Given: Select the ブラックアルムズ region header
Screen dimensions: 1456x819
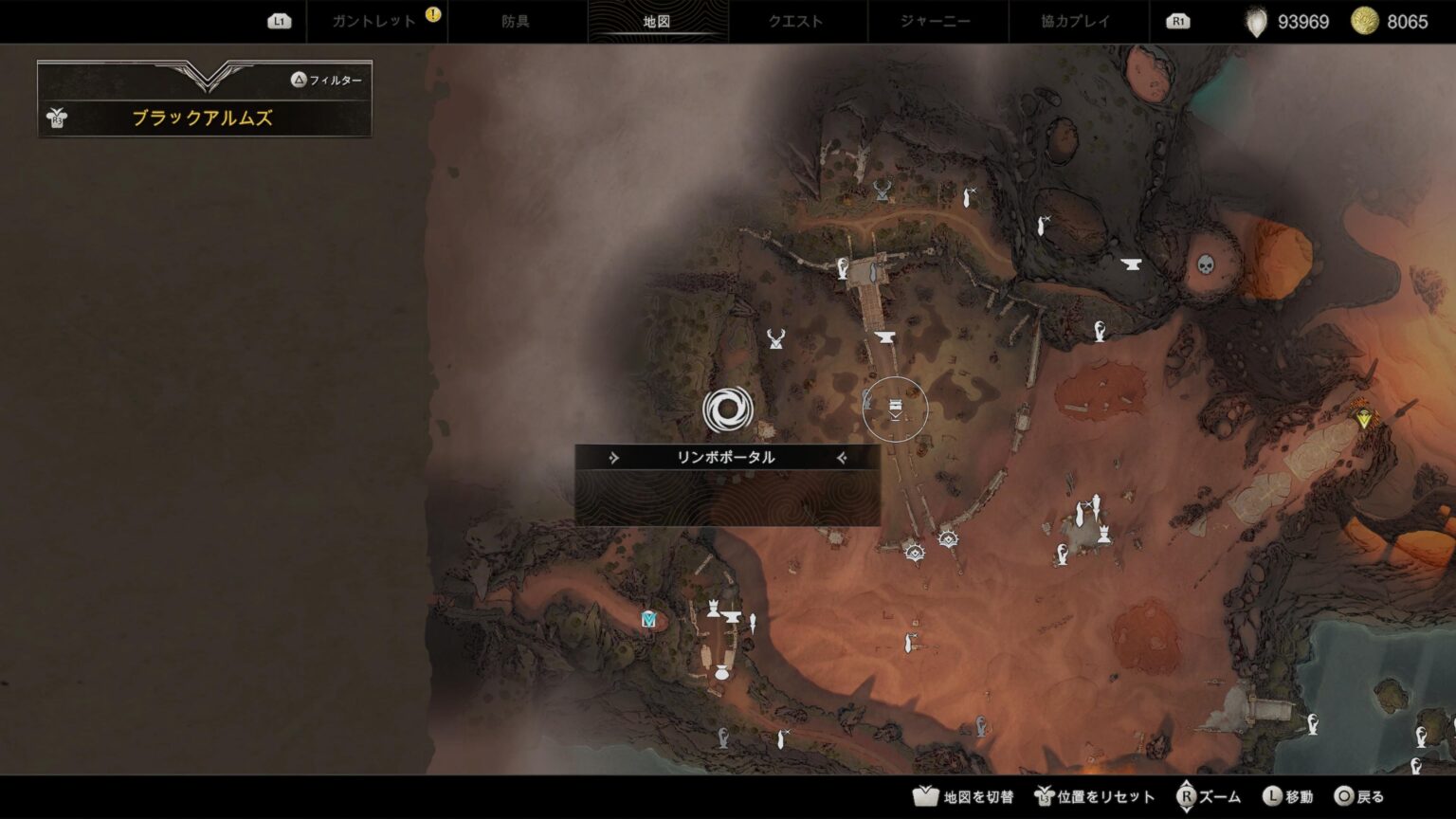Looking at the screenshot, I should point(203,118).
